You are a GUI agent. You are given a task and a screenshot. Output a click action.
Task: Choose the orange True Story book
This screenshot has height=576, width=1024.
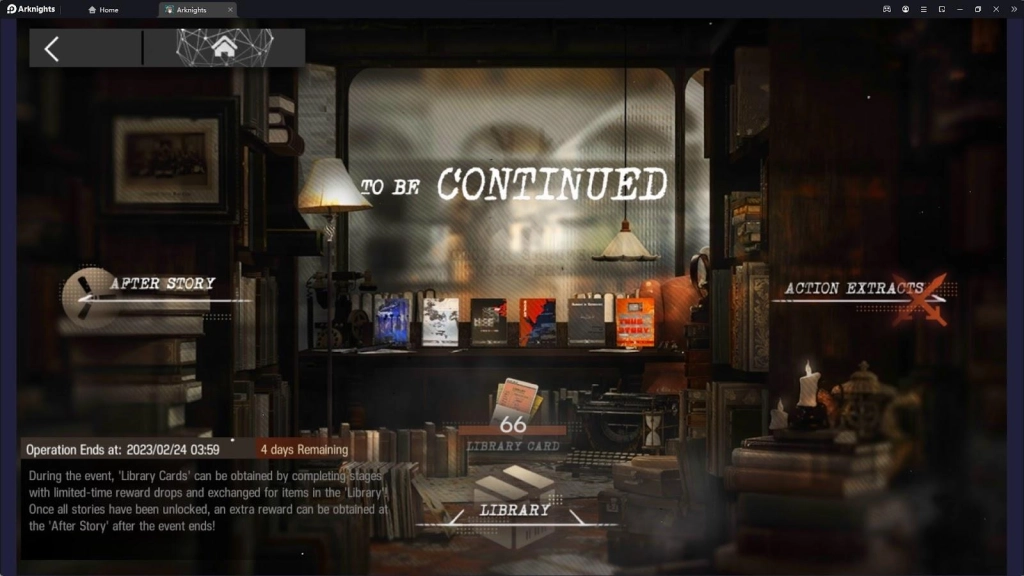click(x=635, y=322)
